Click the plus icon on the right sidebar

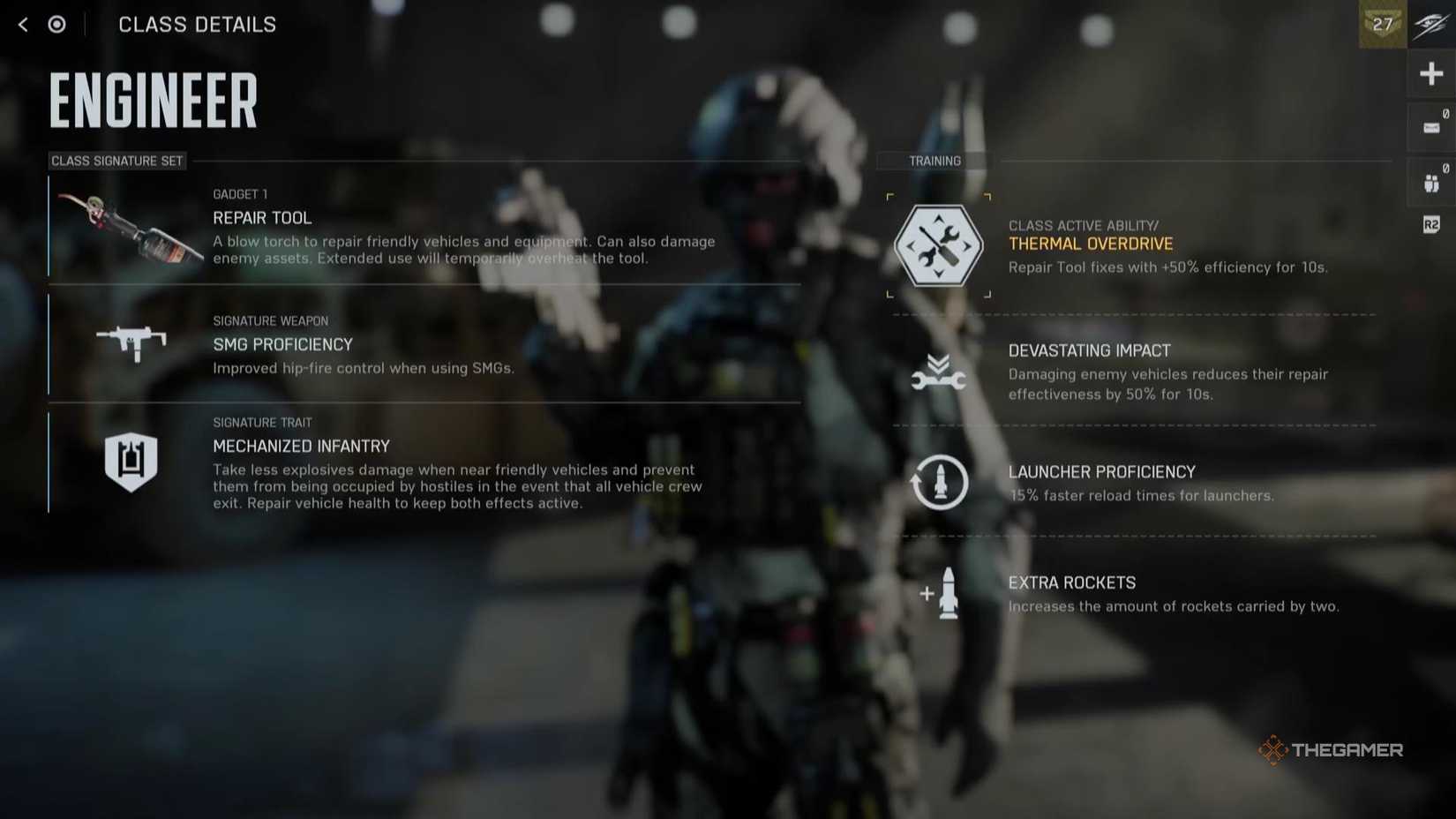1430,73
